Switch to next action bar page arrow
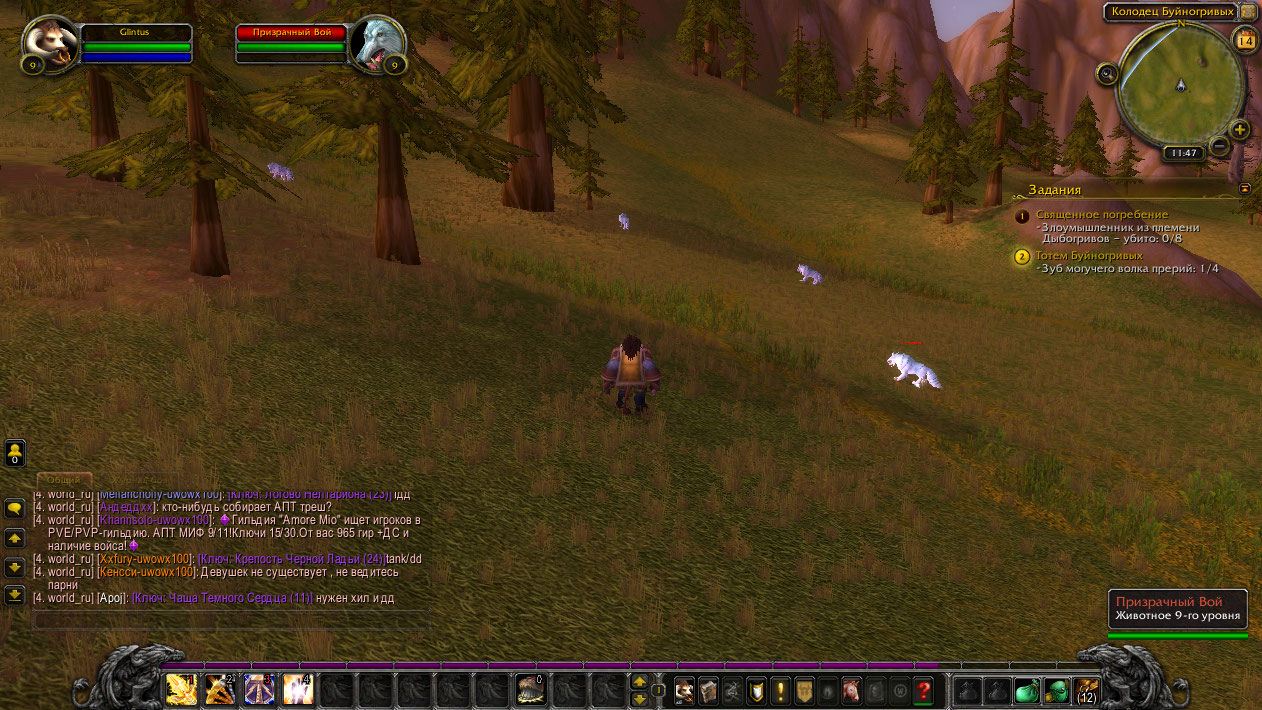Screen dimensions: 1262x710 tap(639, 682)
